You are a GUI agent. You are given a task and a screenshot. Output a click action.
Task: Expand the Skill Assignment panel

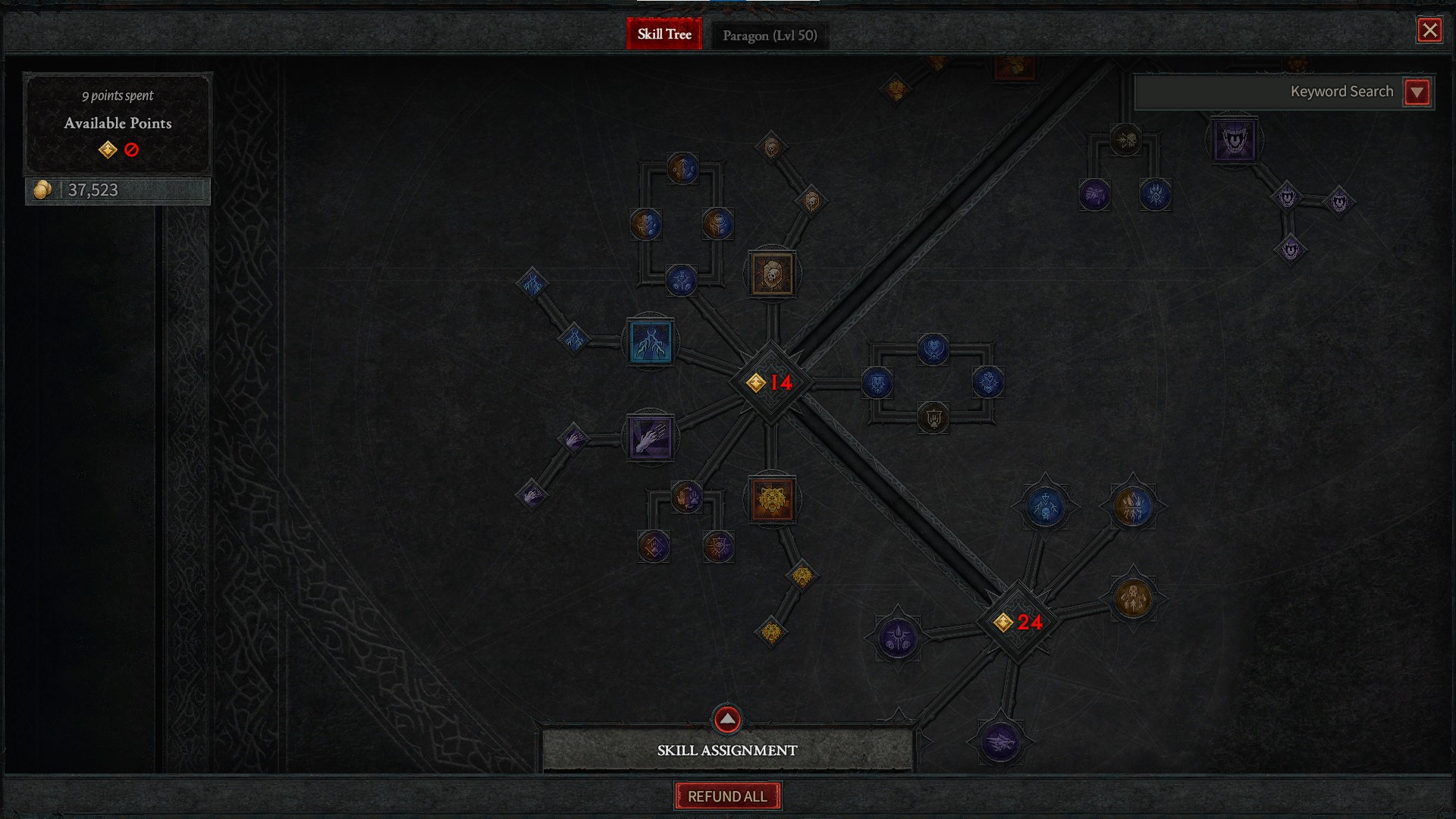(x=727, y=720)
